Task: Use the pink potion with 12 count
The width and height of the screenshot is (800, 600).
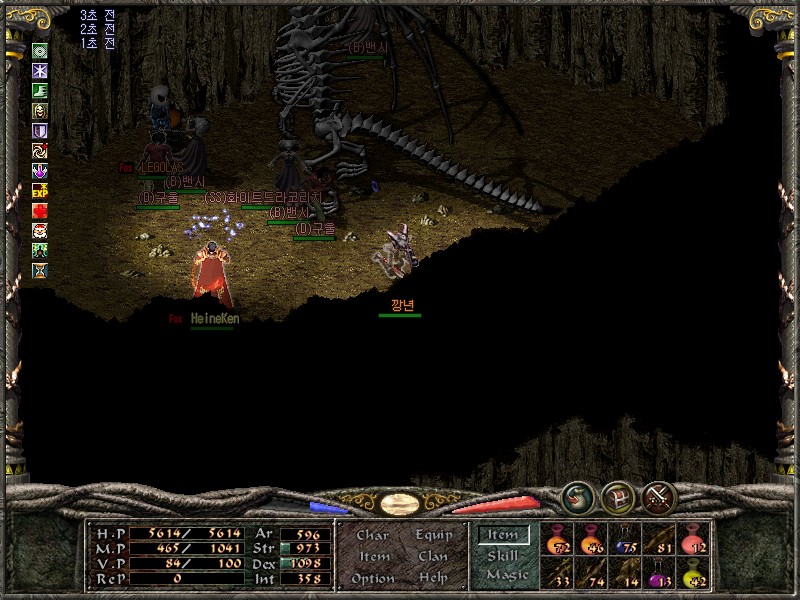Action: pos(693,540)
